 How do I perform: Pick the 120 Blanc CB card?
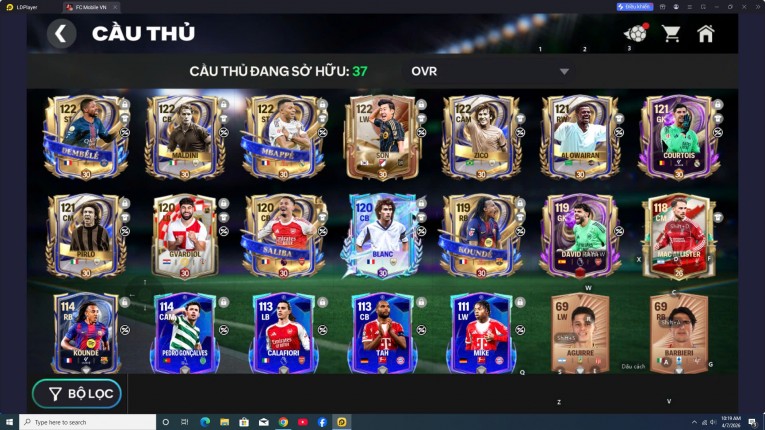(382, 235)
